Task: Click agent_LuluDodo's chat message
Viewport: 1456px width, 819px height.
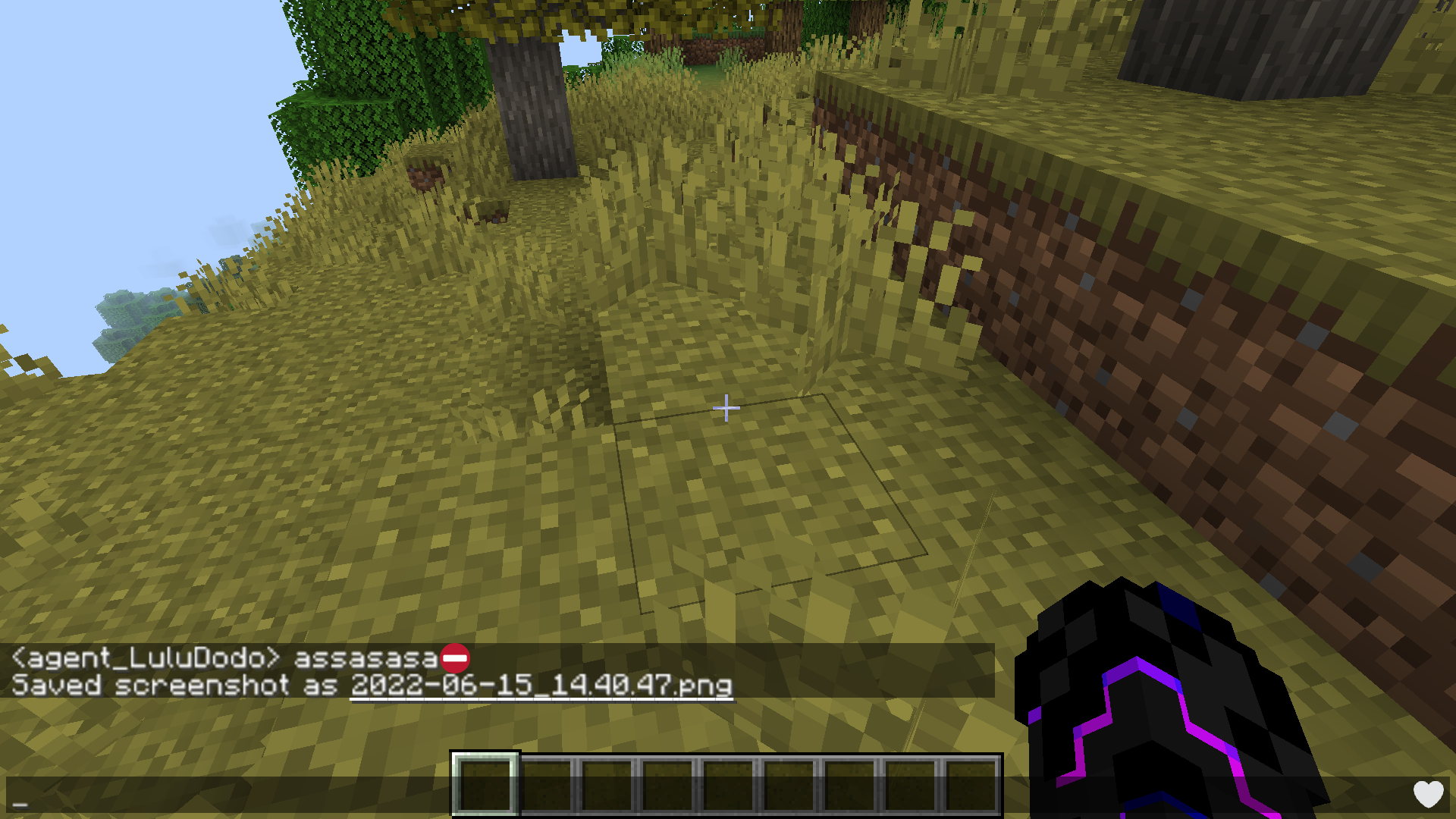Action: coord(227,659)
